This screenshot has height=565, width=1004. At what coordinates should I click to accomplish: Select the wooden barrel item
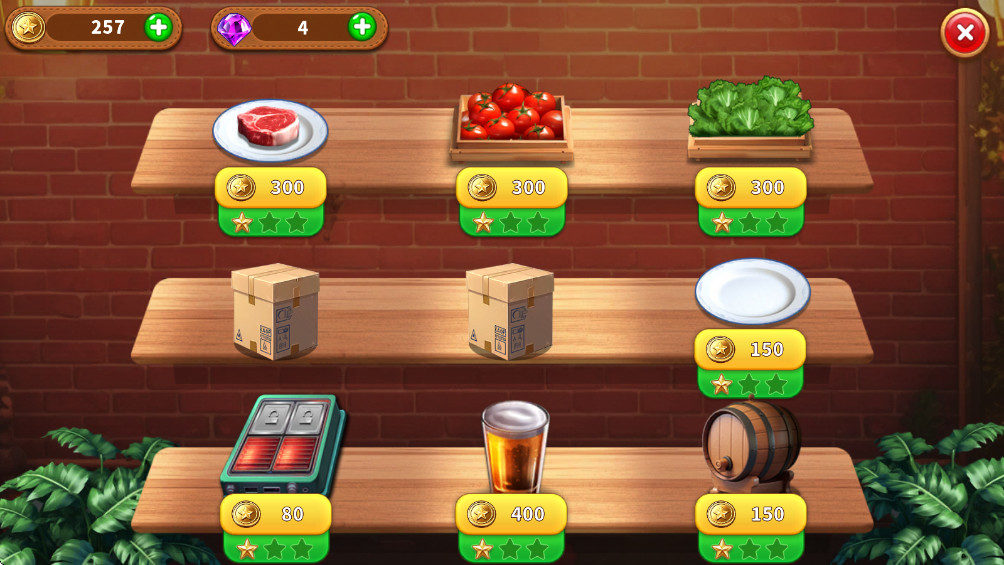751,444
